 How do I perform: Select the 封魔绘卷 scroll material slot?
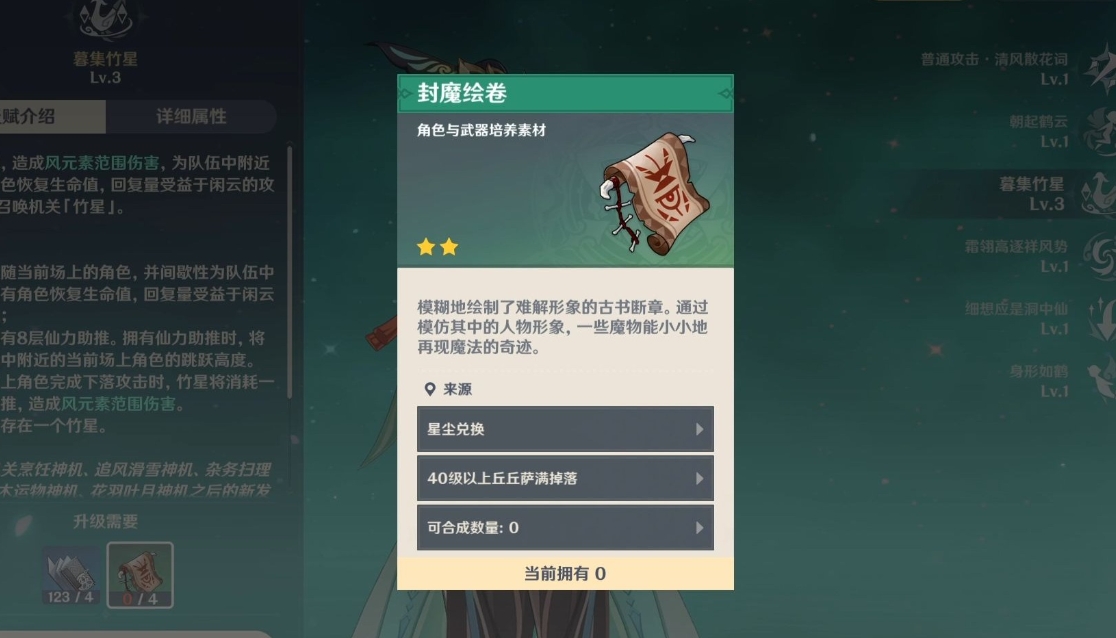pyautogui.click(x=140, y=576)
